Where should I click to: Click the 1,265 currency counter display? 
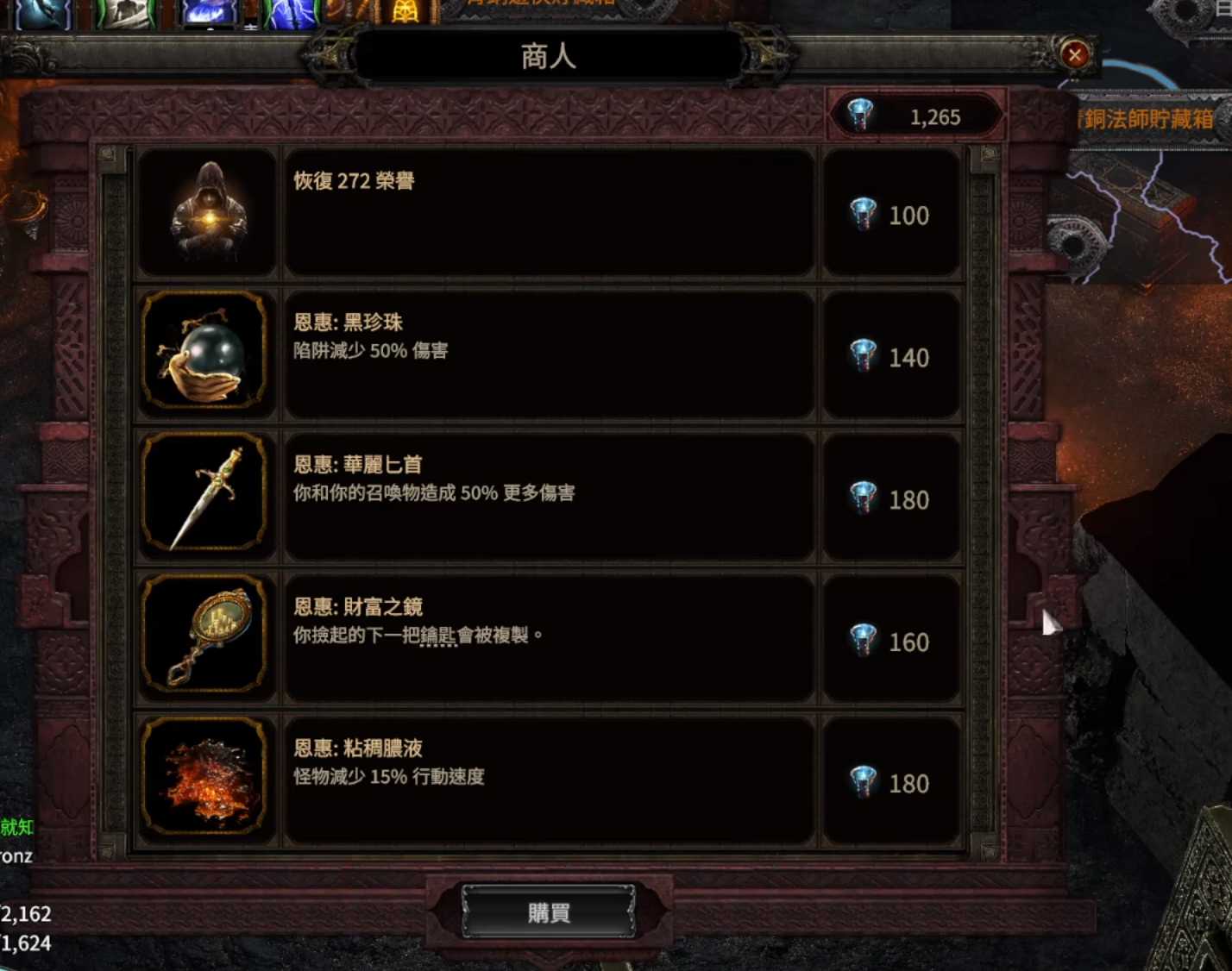pos(917,116)
